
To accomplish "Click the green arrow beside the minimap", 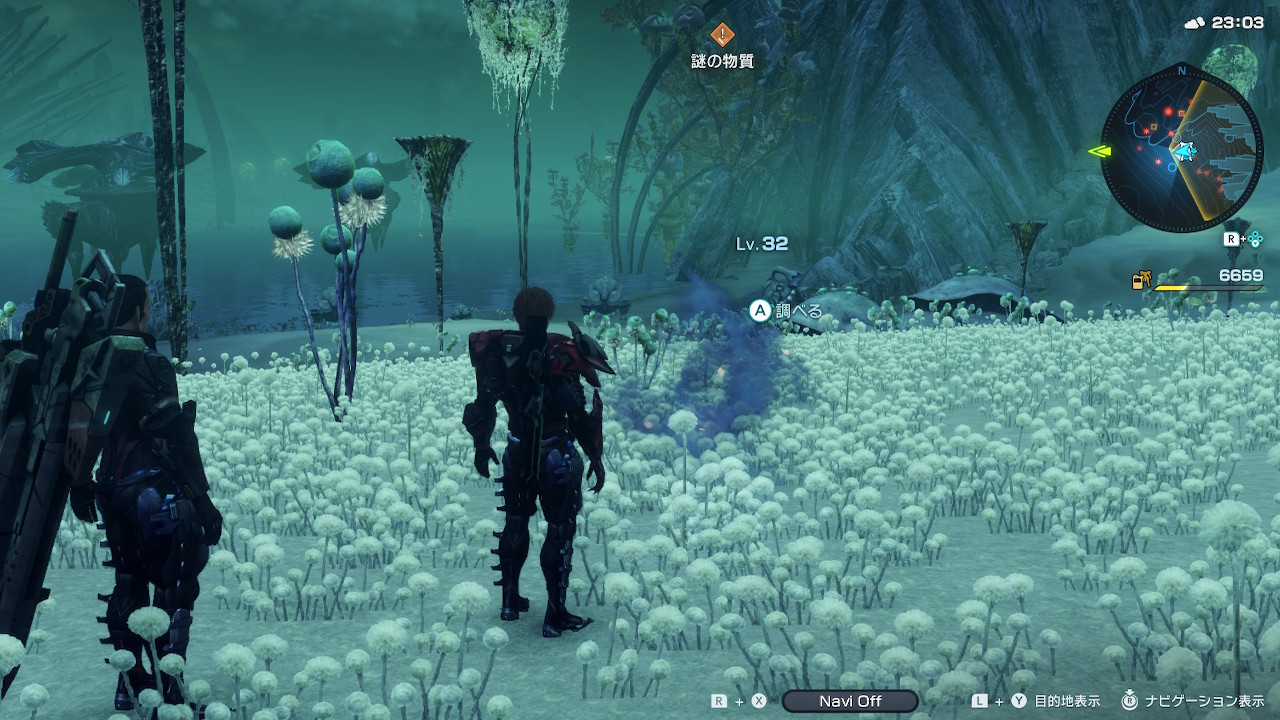I will (1098, 152).
